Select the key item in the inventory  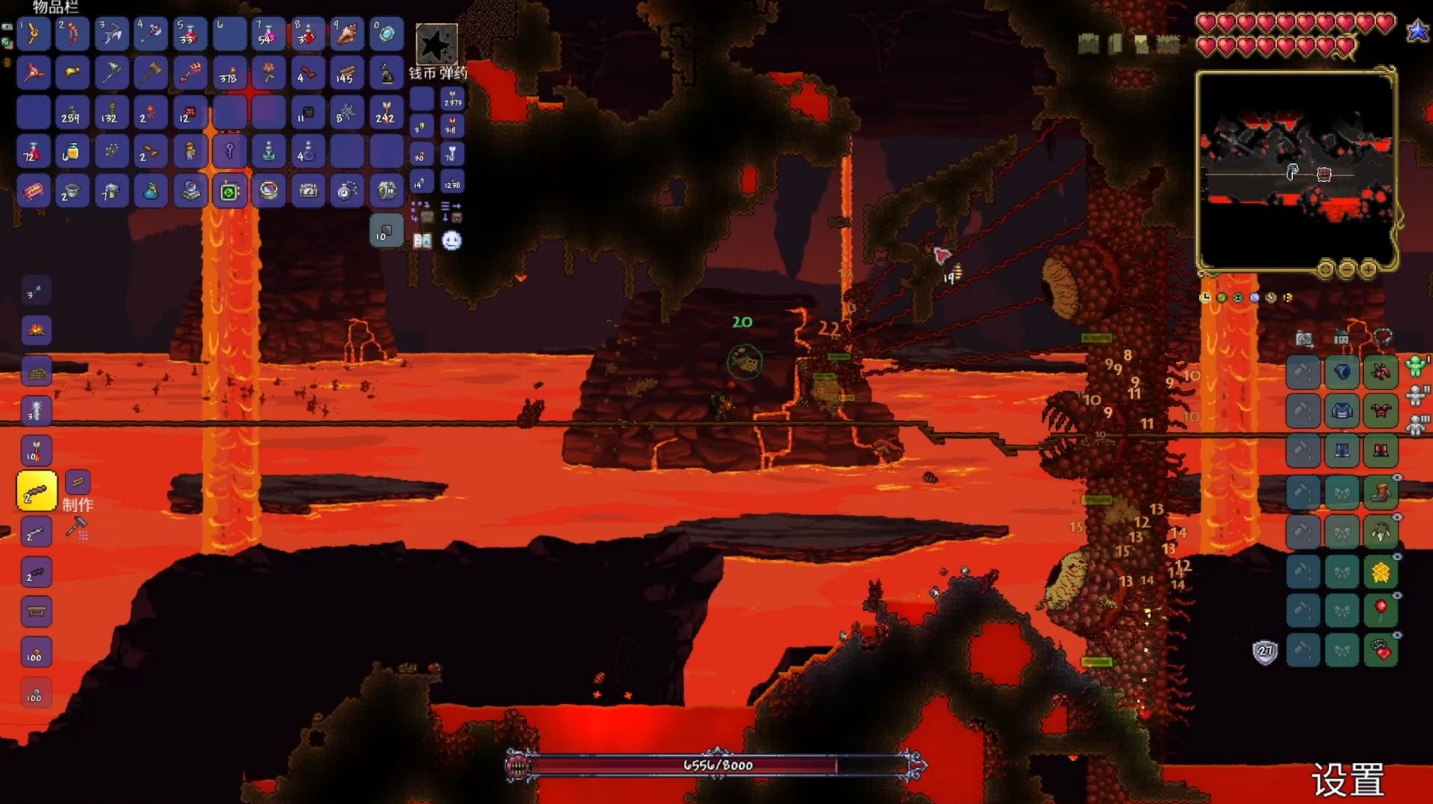229,152
